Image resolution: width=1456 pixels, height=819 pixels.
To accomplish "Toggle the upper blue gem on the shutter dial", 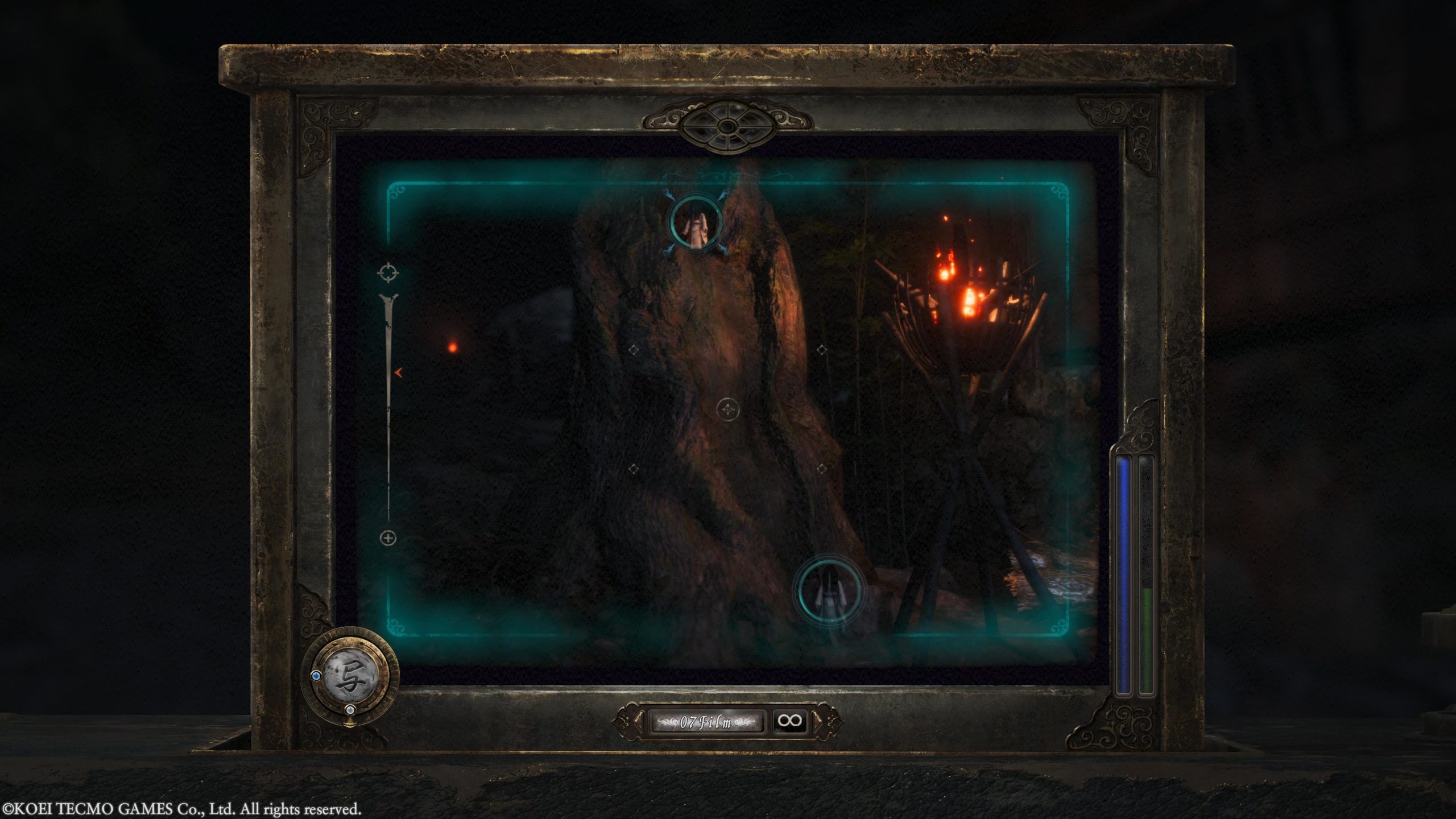I will [x=316, y=676].
